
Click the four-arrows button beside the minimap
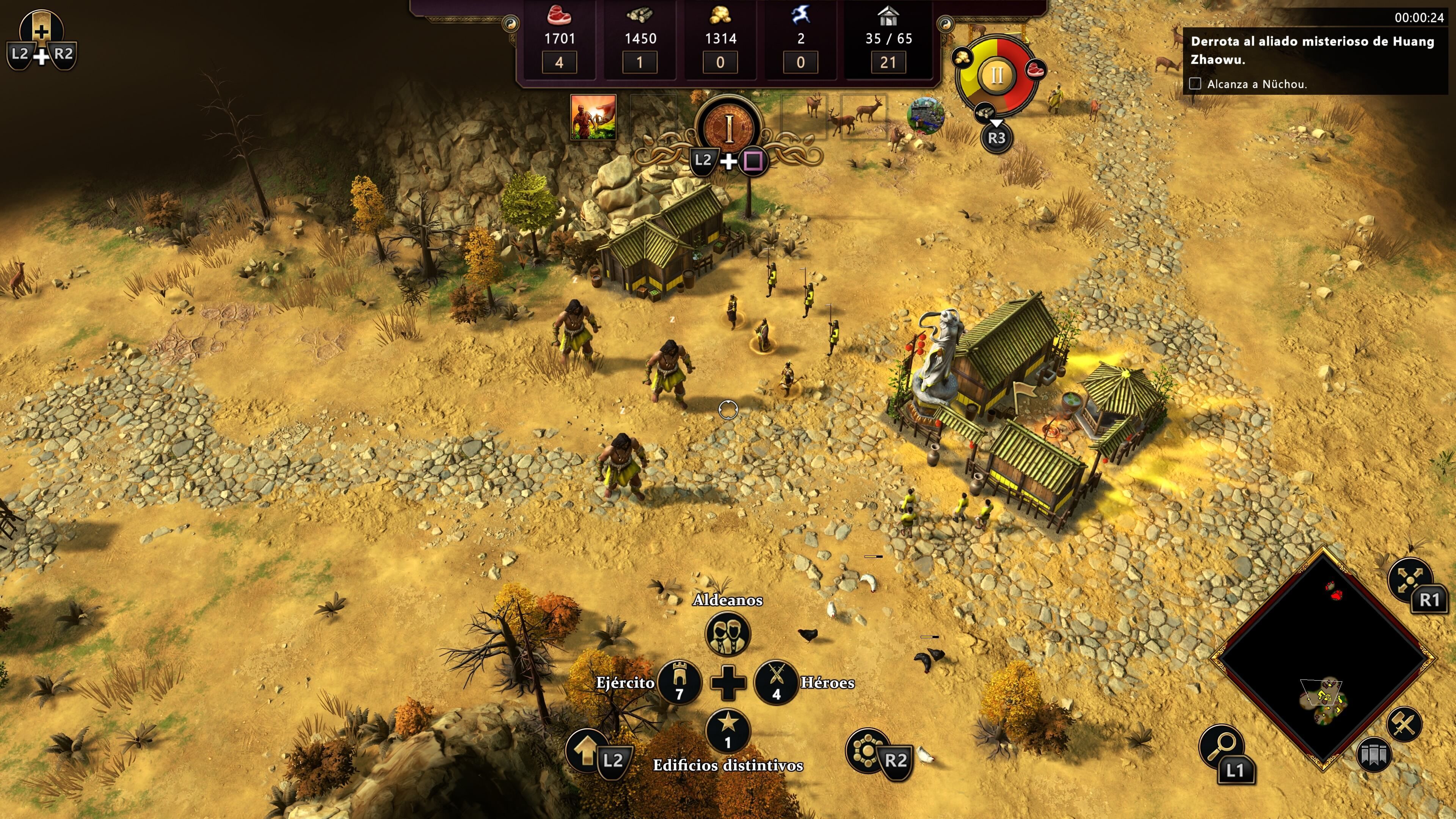[x=1409, y=579]
